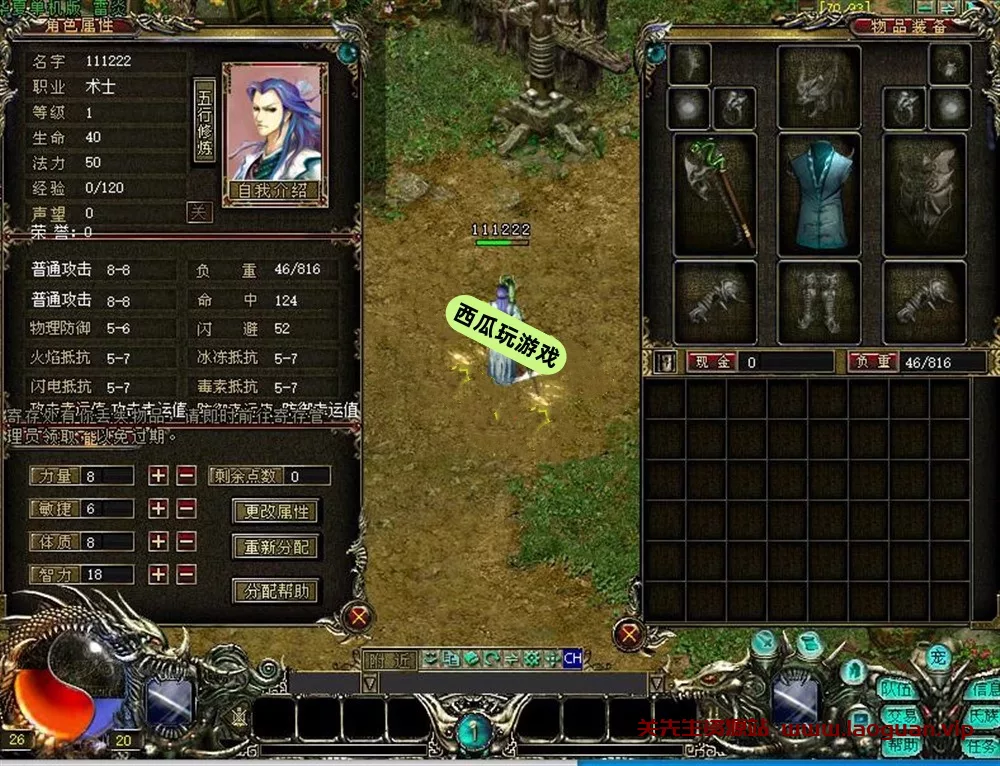Click the 自我介绍 self-introduction button
The image size is (1000, 766).
tap(274, 190)
